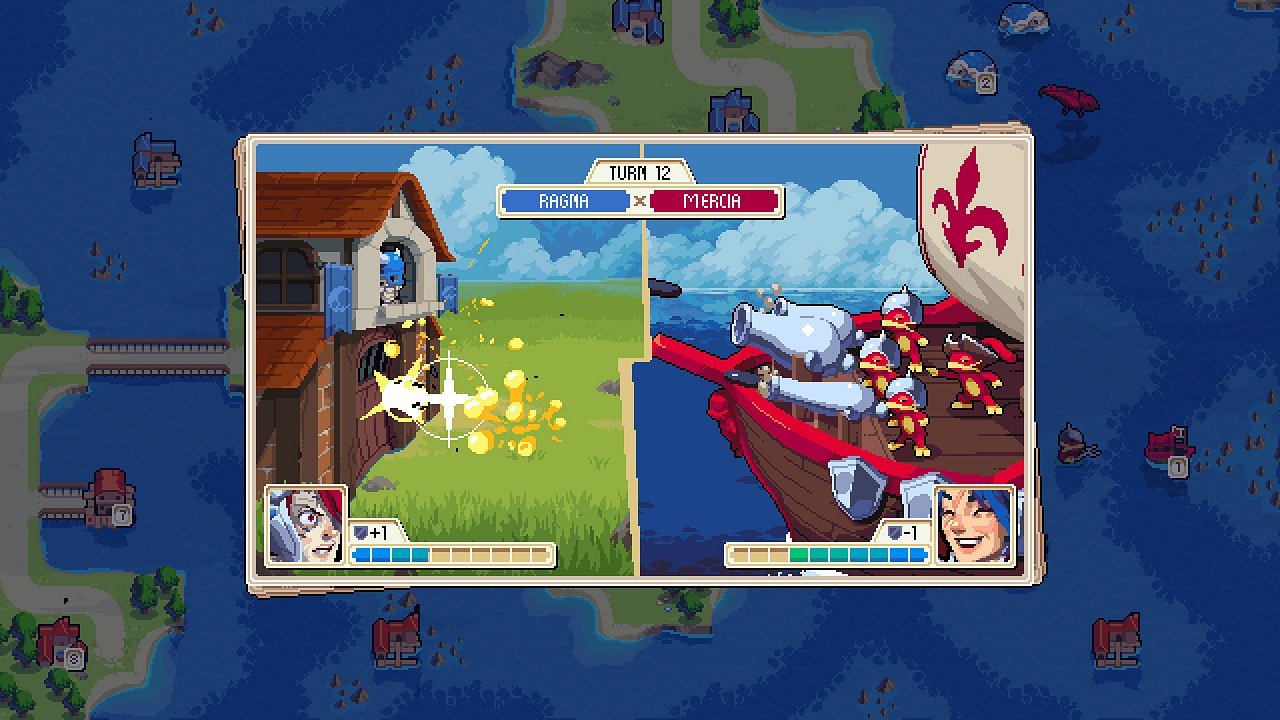Click Mercia's smiling portrait on the right
The width and height of the screenshot is (1280, 720).
click(975, 527)
